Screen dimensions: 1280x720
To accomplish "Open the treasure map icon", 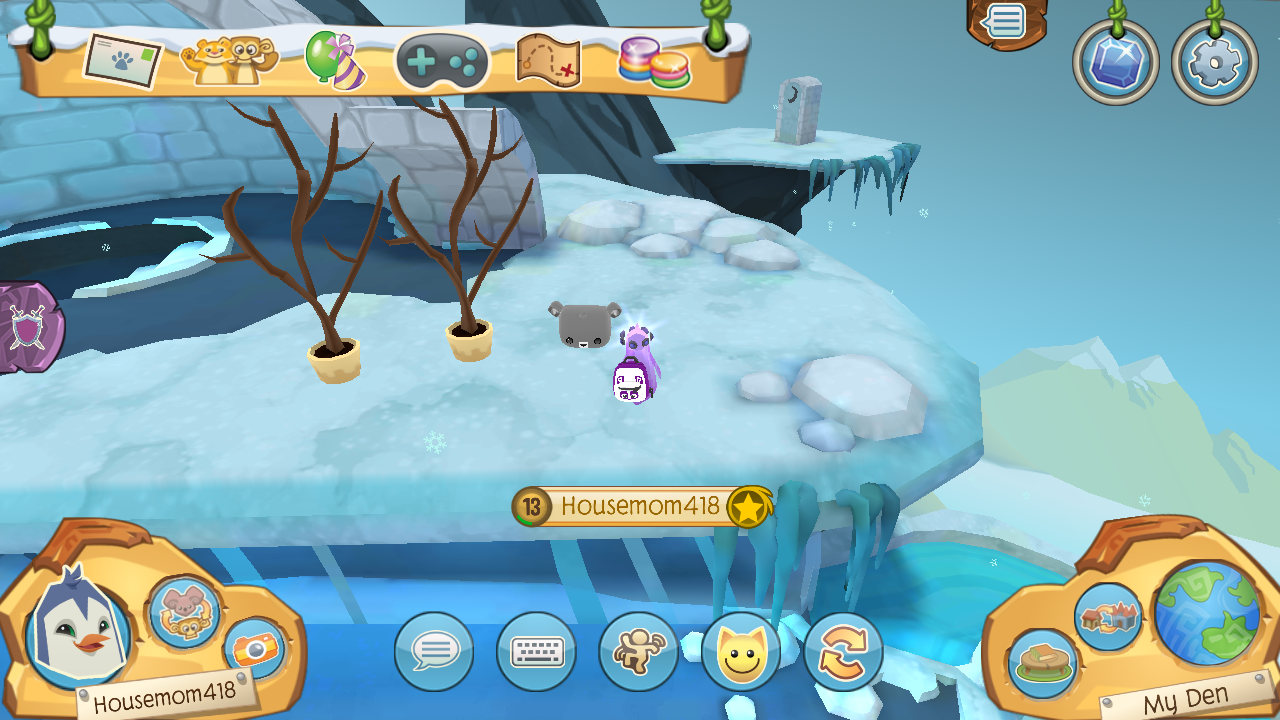I will pyautogui.click(x=545, y=60).
